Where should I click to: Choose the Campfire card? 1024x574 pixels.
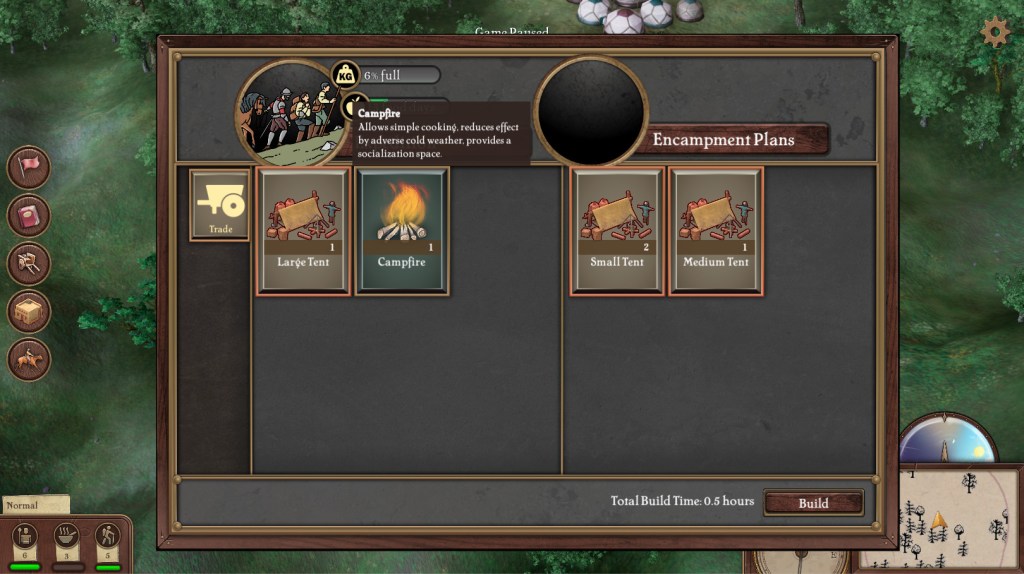point(402,231)
